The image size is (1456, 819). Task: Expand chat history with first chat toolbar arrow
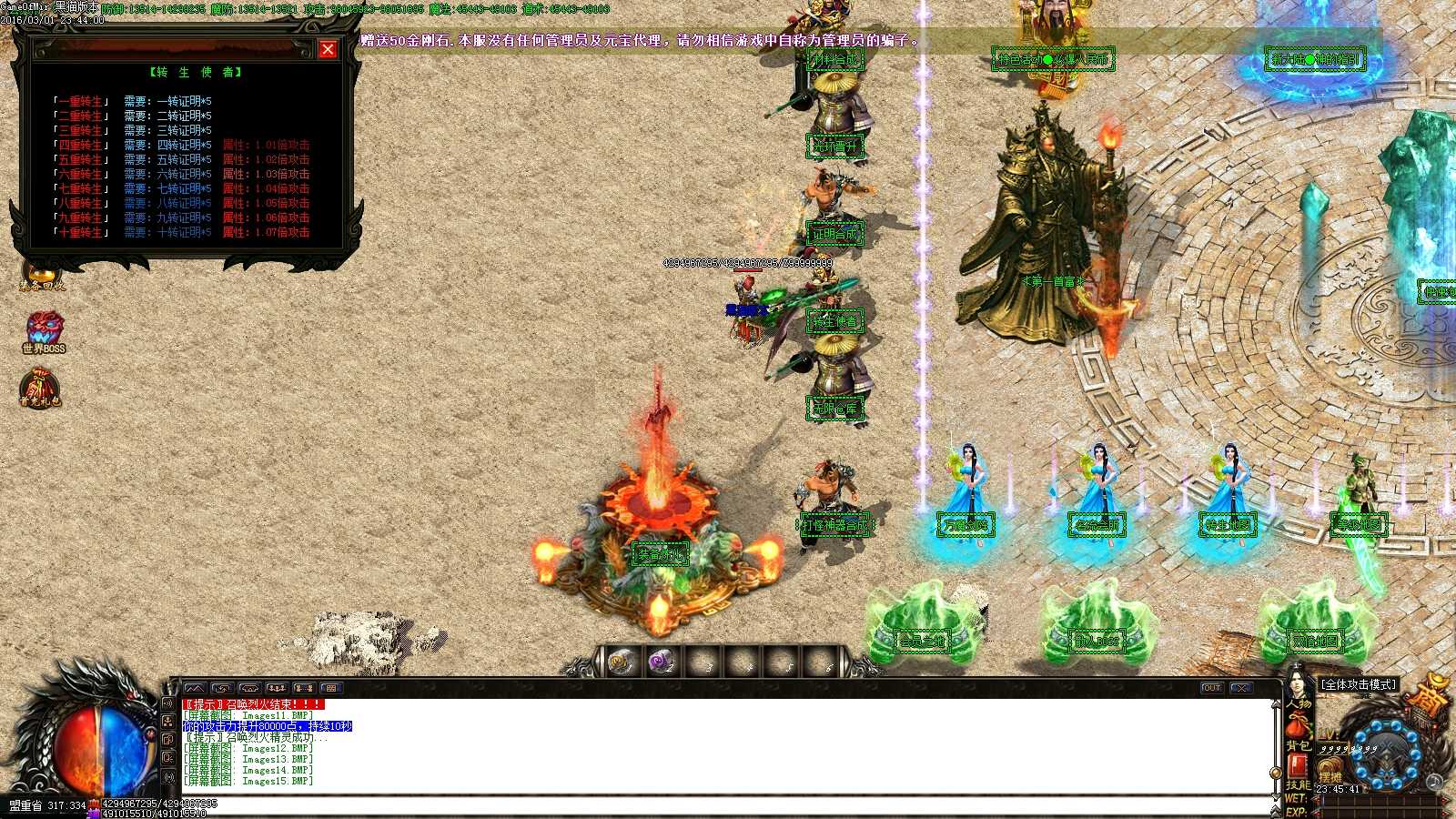195,688
